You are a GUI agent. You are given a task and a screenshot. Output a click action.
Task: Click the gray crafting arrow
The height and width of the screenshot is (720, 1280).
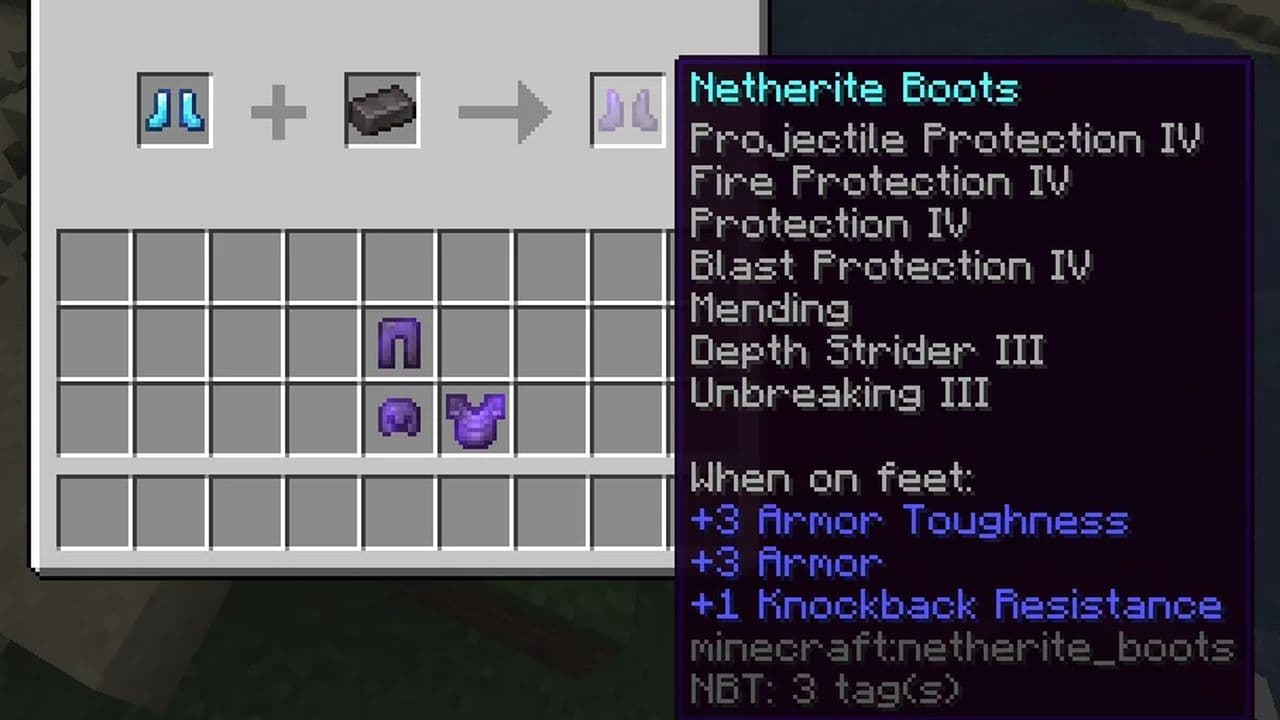505,112
